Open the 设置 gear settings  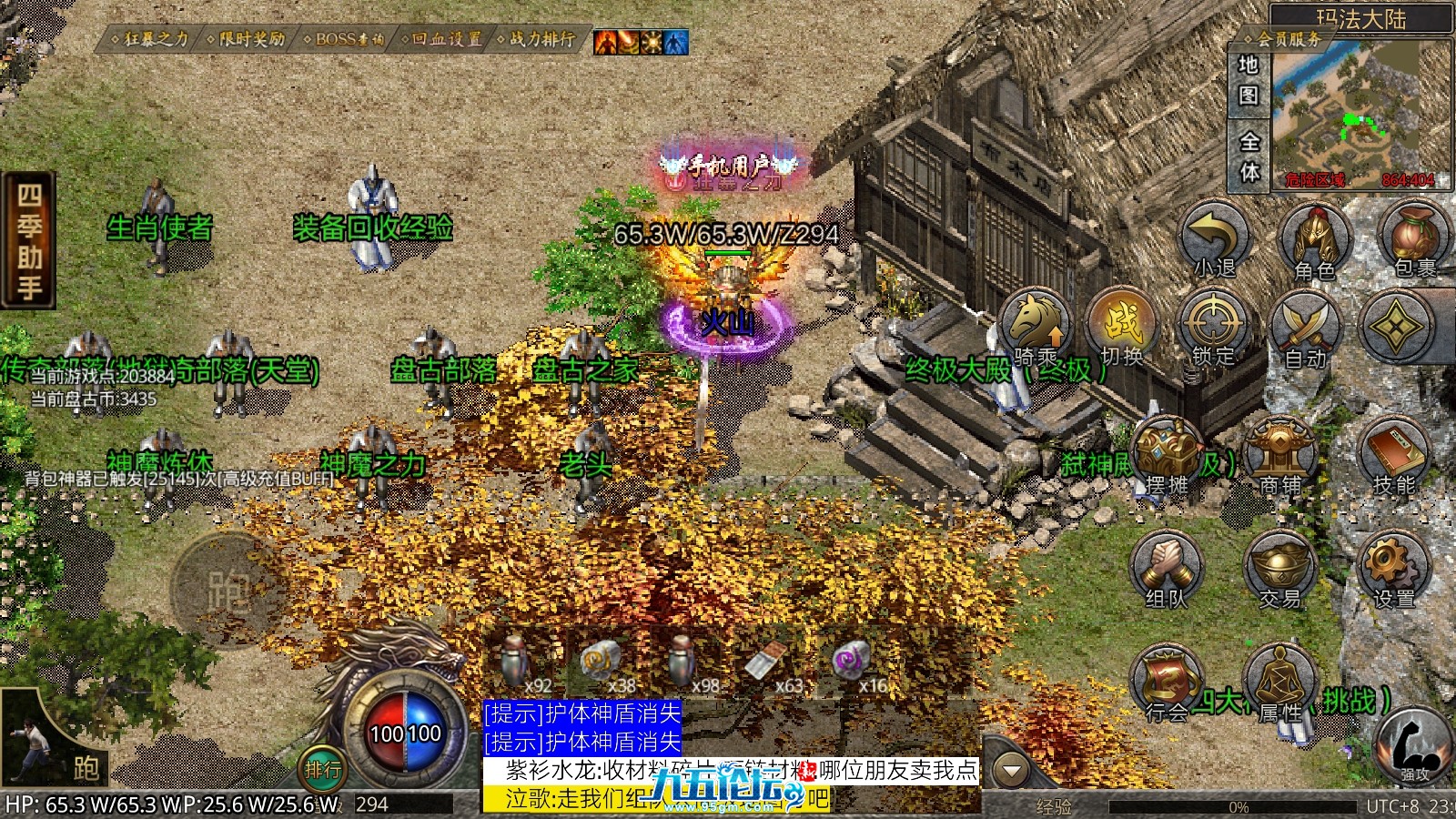tap(1393, 570)
